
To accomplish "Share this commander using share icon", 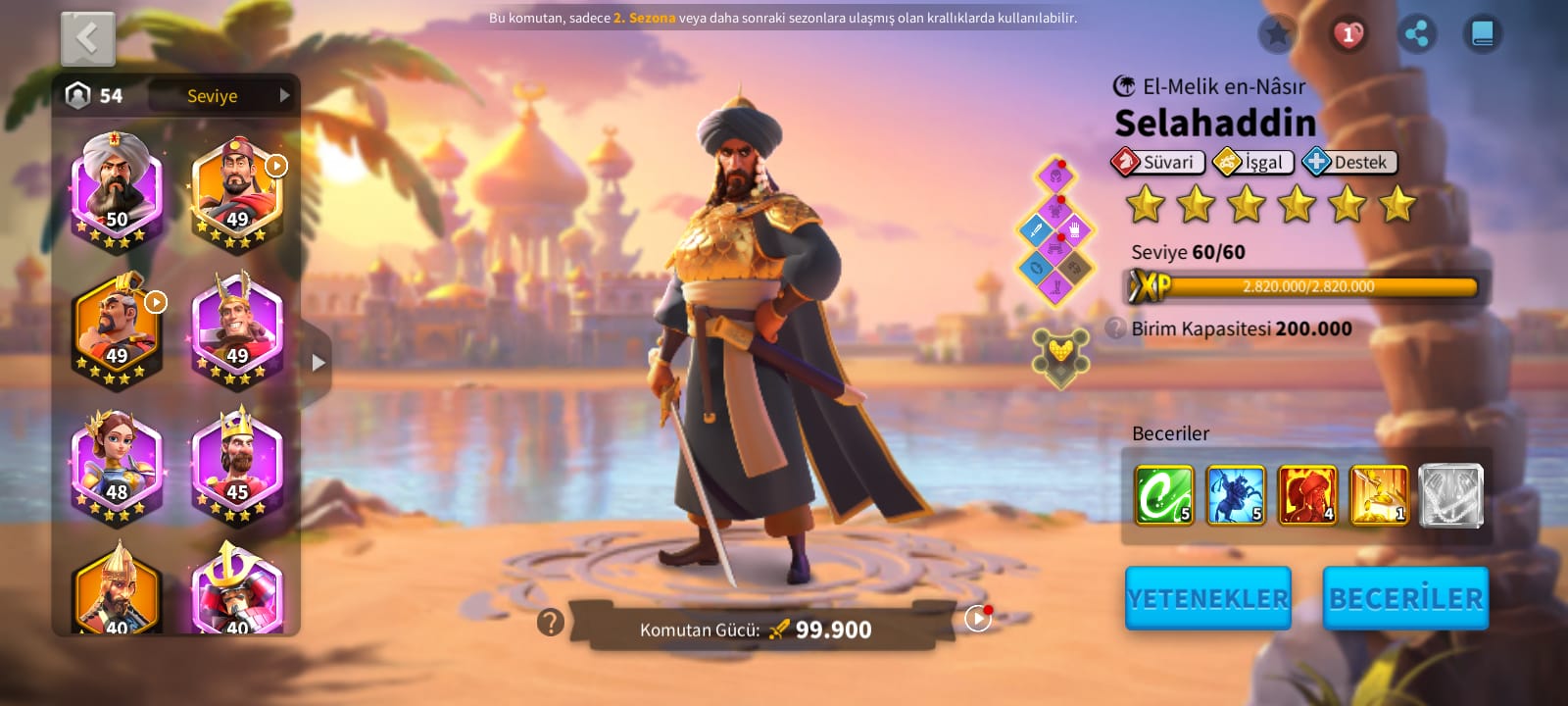I will 1416,35.
